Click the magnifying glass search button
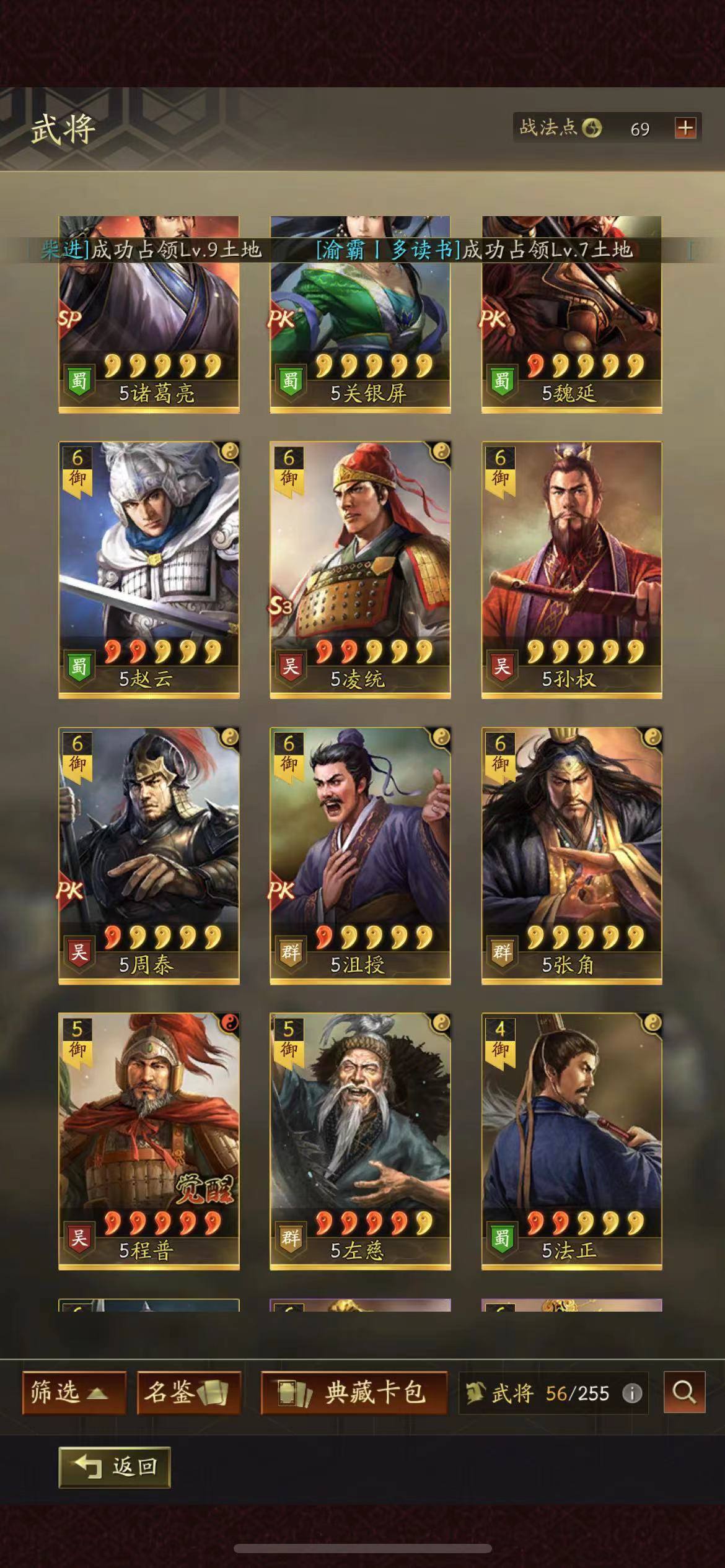Viewport: 725px width, 1568px height. tap(684, 1393)
